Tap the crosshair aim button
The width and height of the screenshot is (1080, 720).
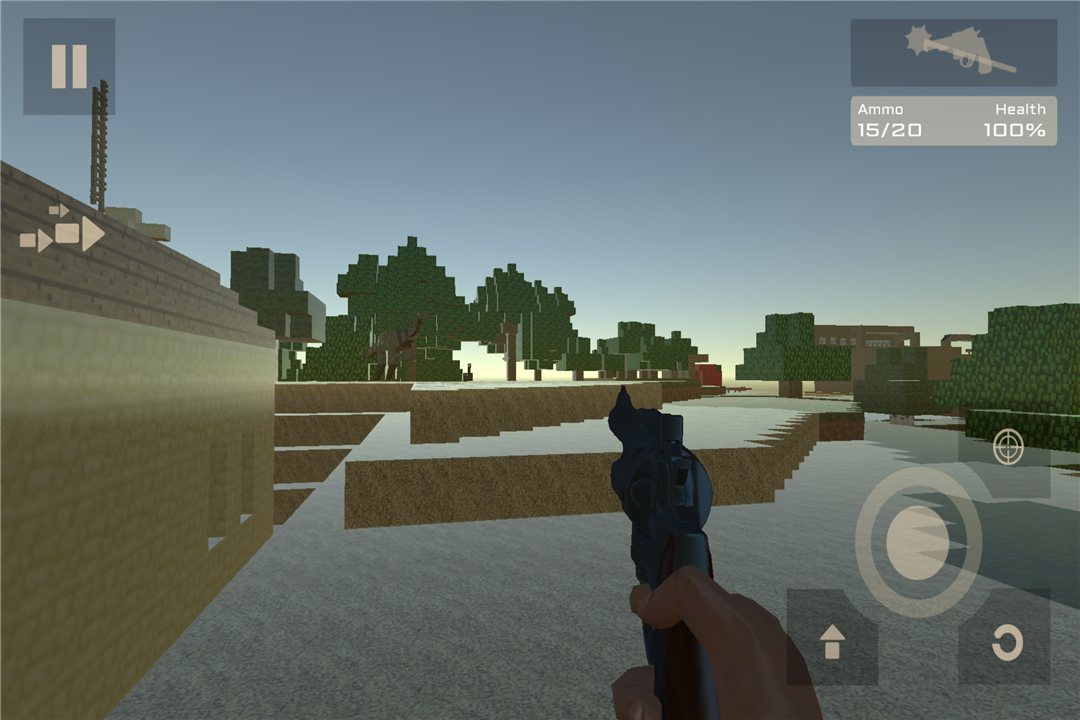coord(1007,449)
